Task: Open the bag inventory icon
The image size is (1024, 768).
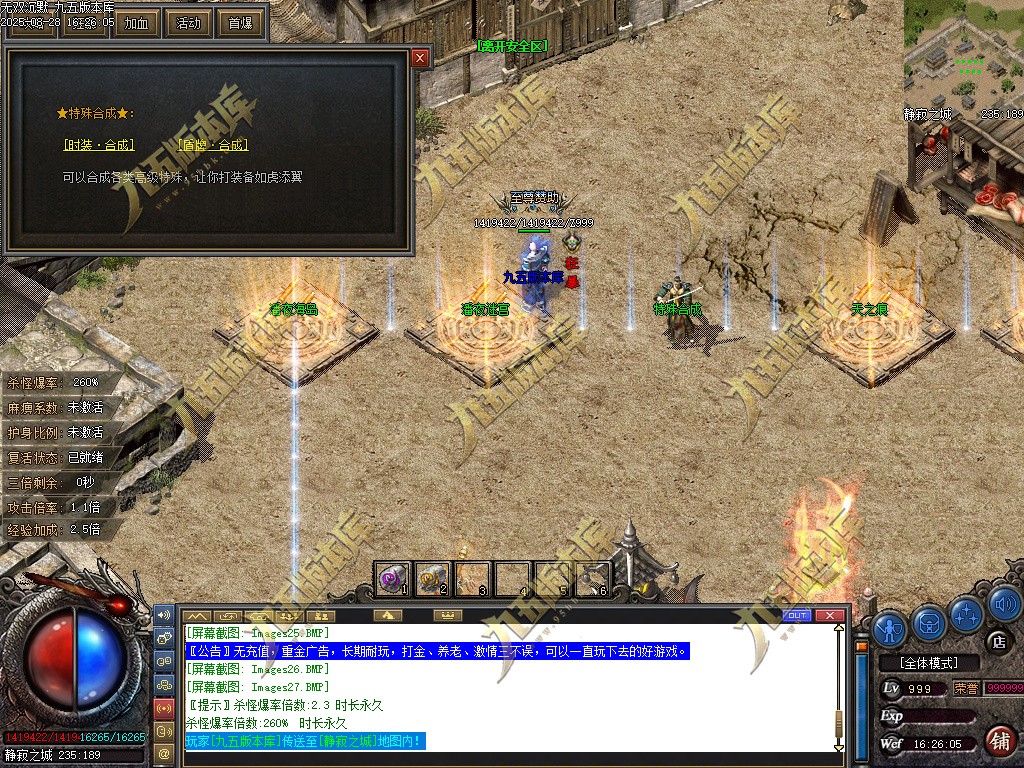Action: [929, 622]
